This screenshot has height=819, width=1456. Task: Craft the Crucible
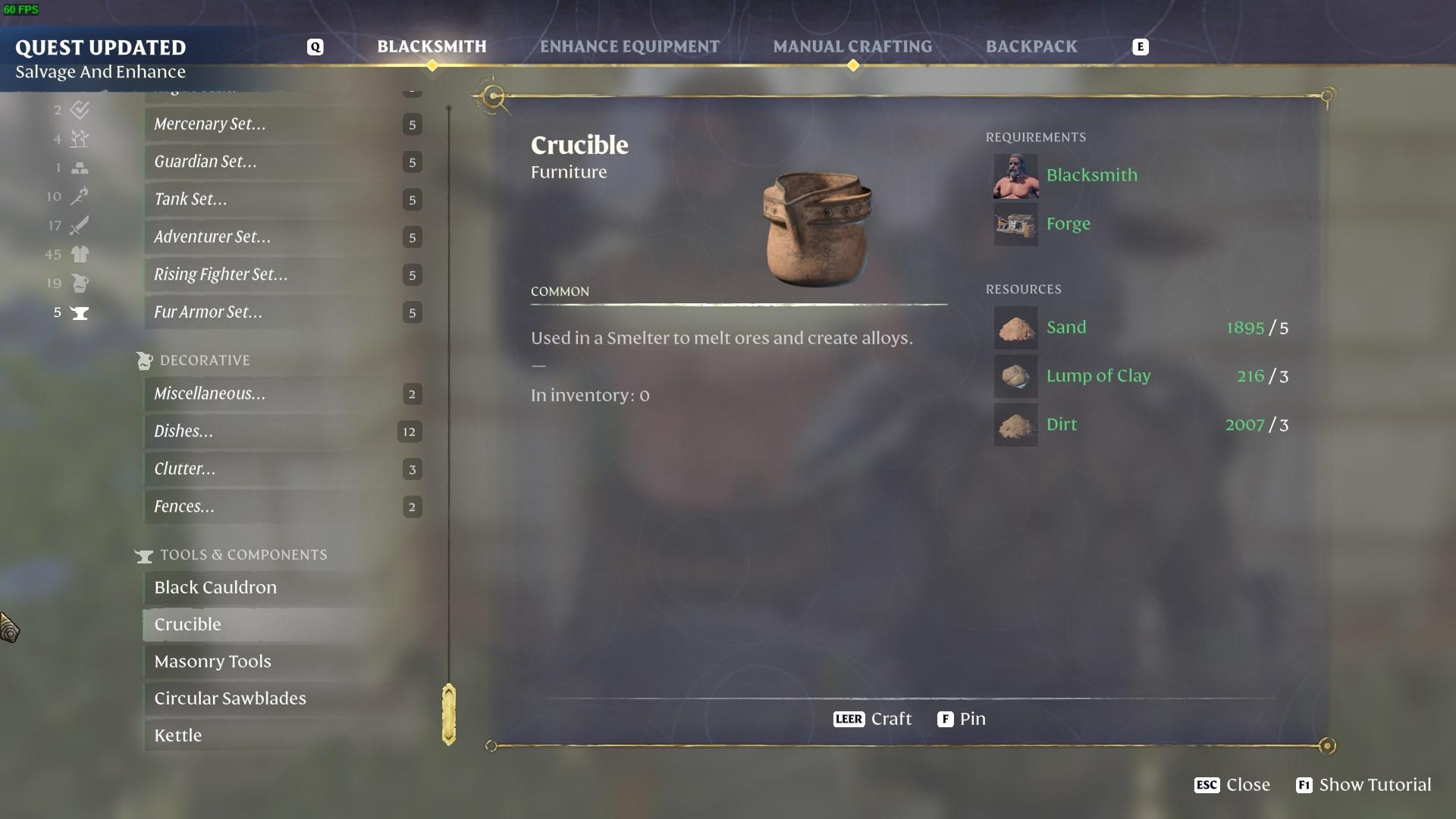pos(873,719)
